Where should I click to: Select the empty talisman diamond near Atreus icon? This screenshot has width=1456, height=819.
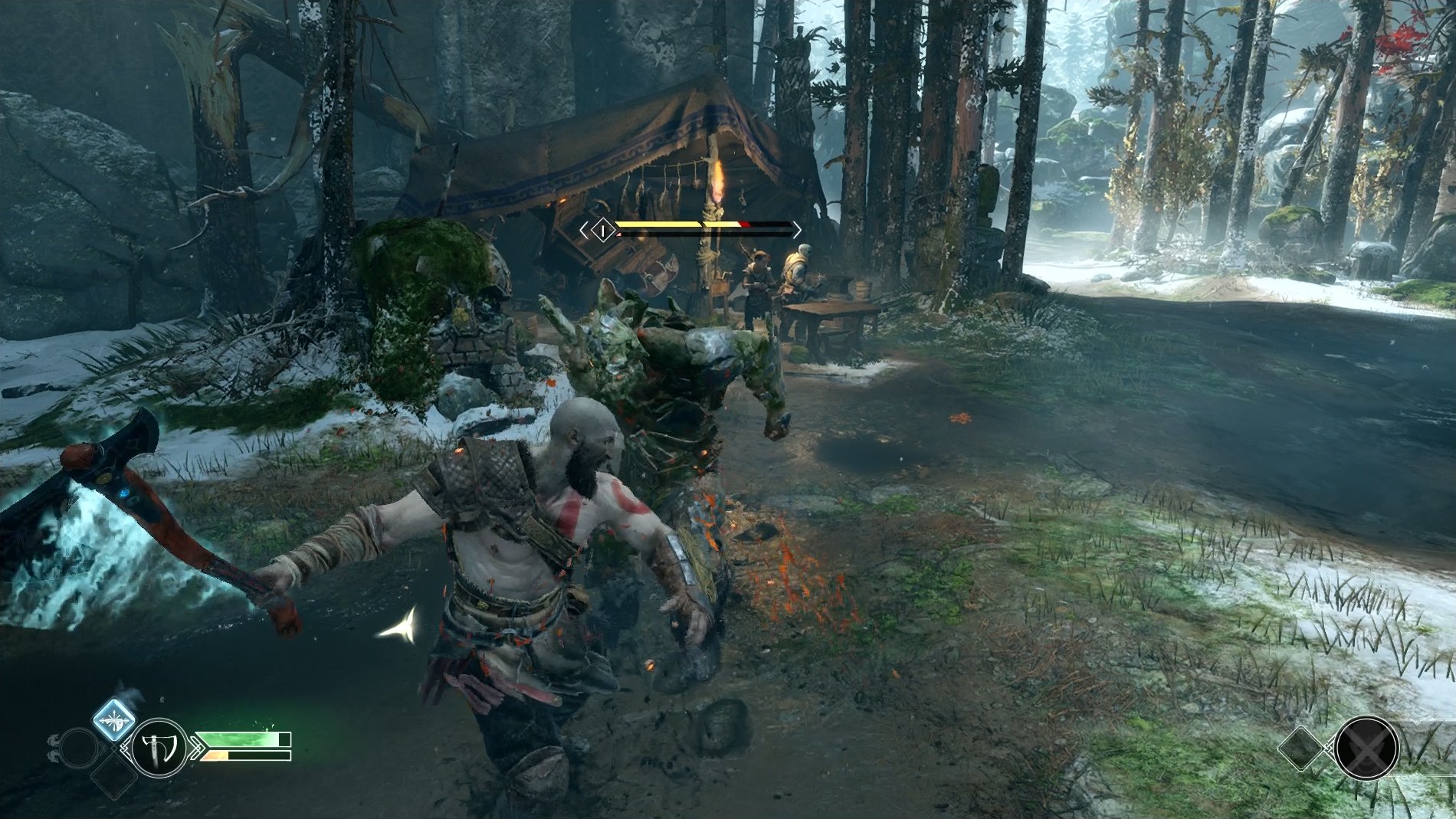1302,748
